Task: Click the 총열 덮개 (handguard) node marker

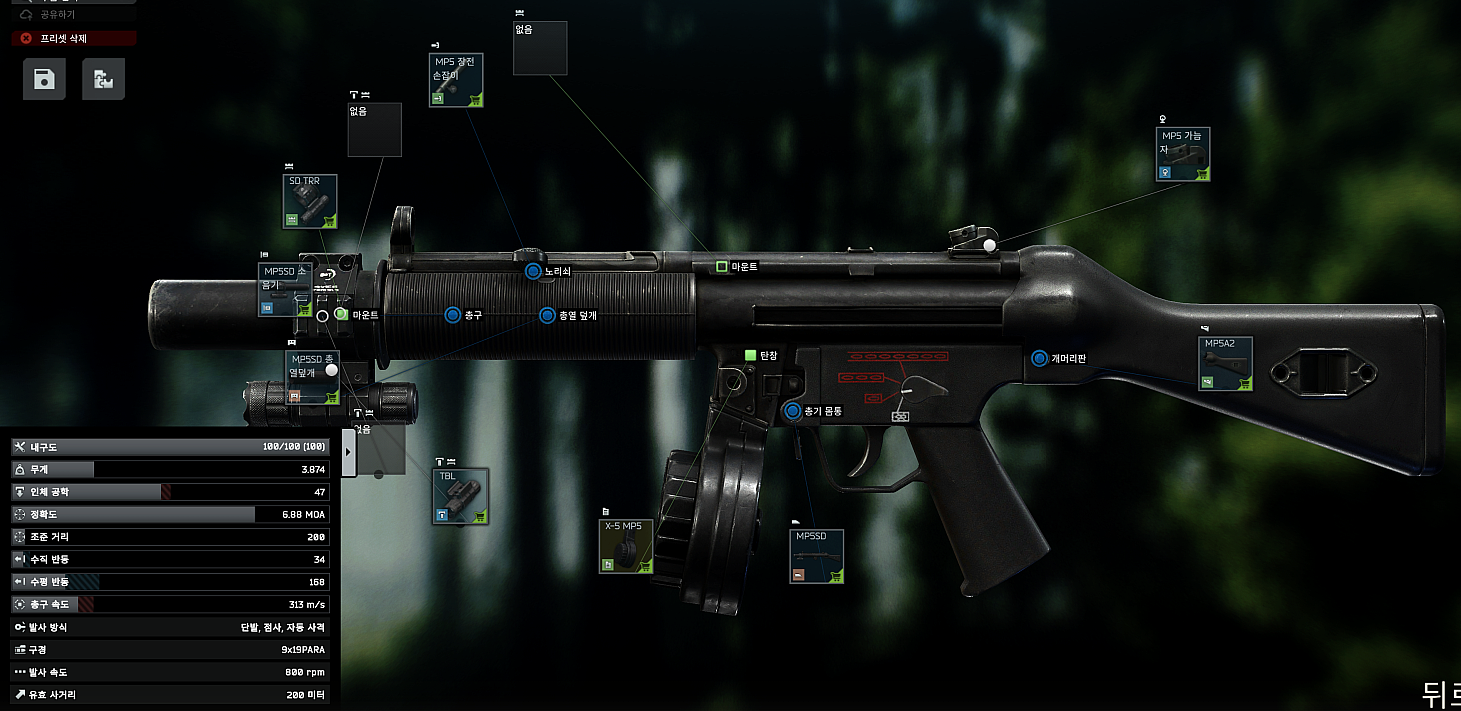Action: (547, 315)
